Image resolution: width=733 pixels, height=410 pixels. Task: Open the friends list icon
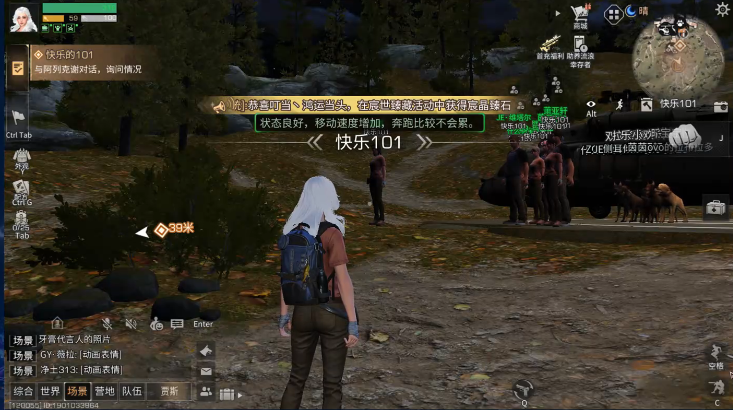pyautogui.click(x=206, y=392)
